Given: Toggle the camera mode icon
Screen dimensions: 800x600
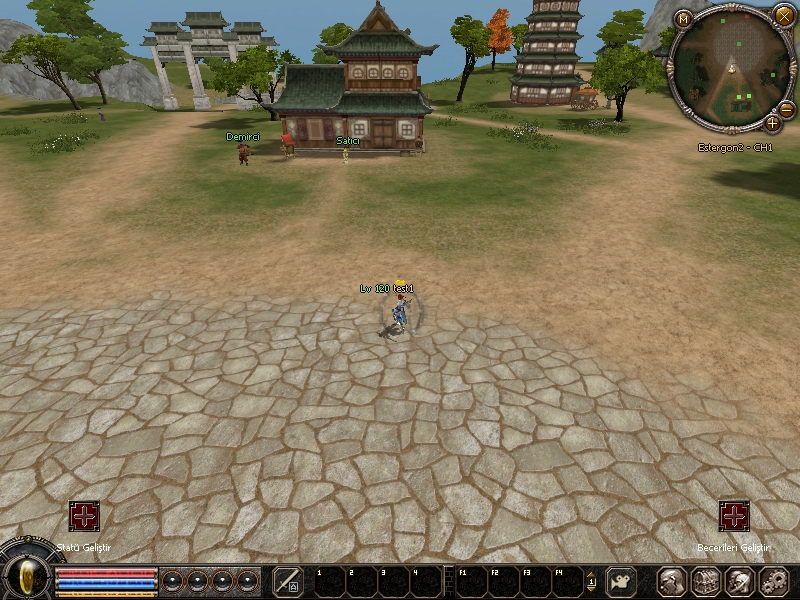Looking at the screenshot, I should point(623,581).
